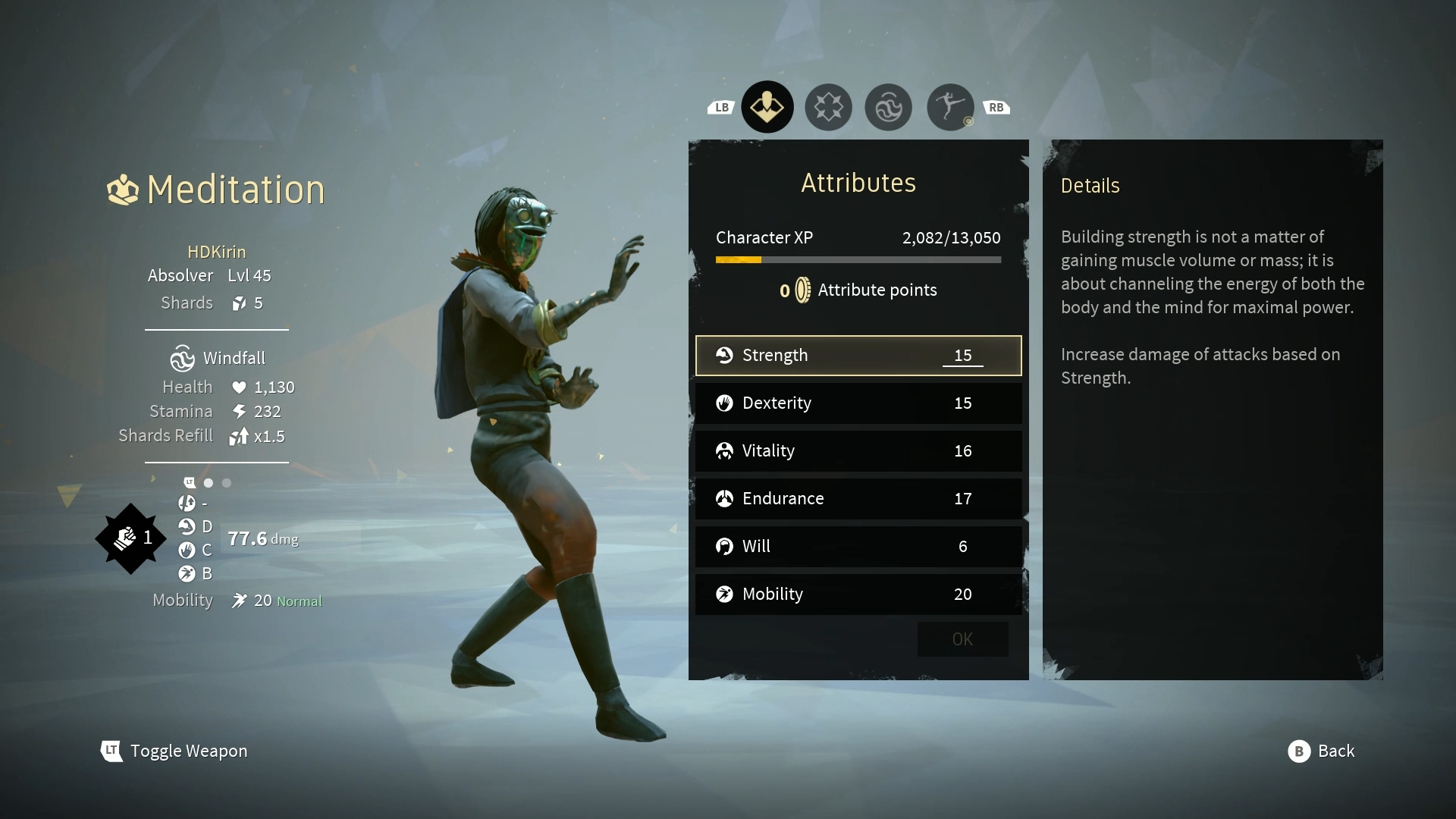This screenshot has height=819, width=1456.
Task: Expand the Dexterity attribute row
Action: click(x=858, y=403)
